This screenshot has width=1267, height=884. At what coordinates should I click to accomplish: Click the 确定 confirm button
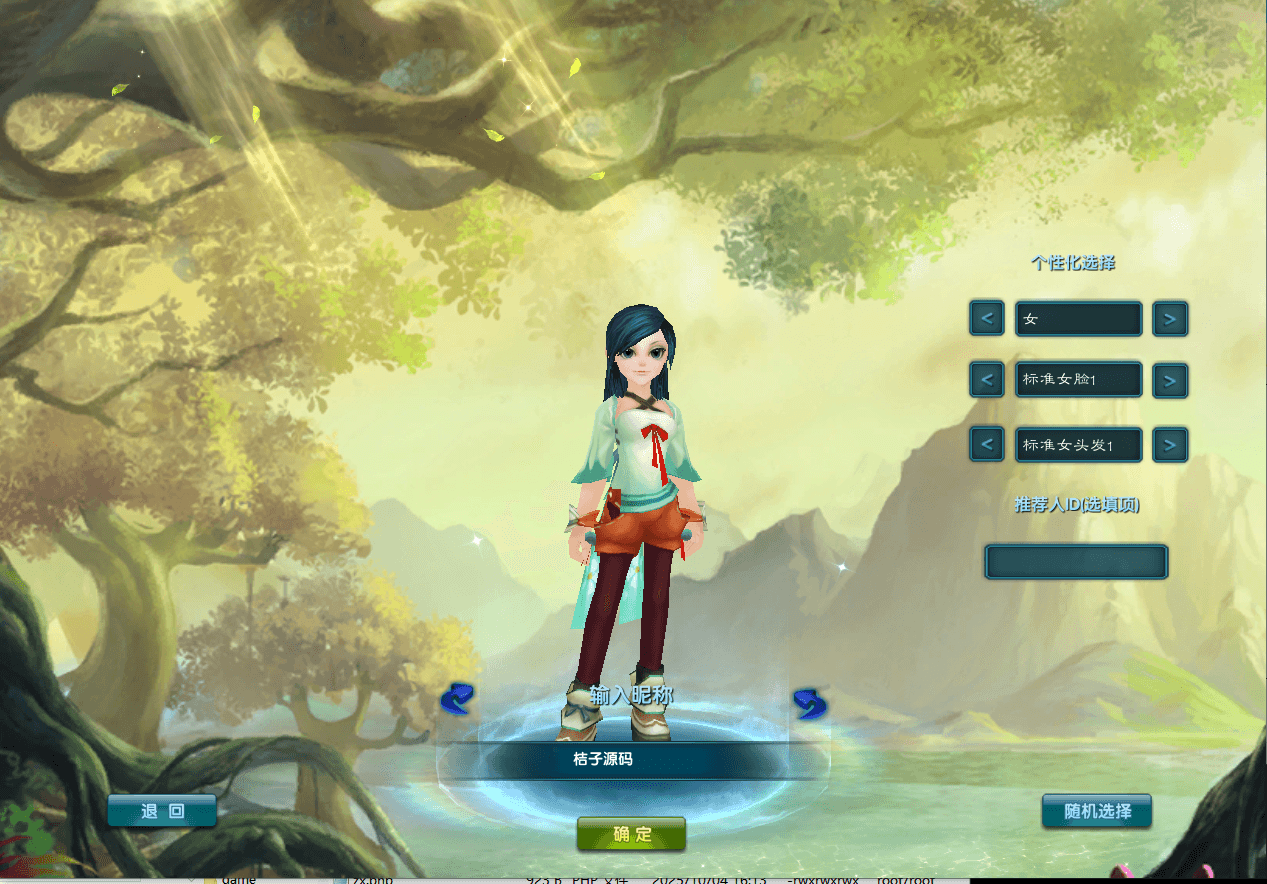[631, 834]
